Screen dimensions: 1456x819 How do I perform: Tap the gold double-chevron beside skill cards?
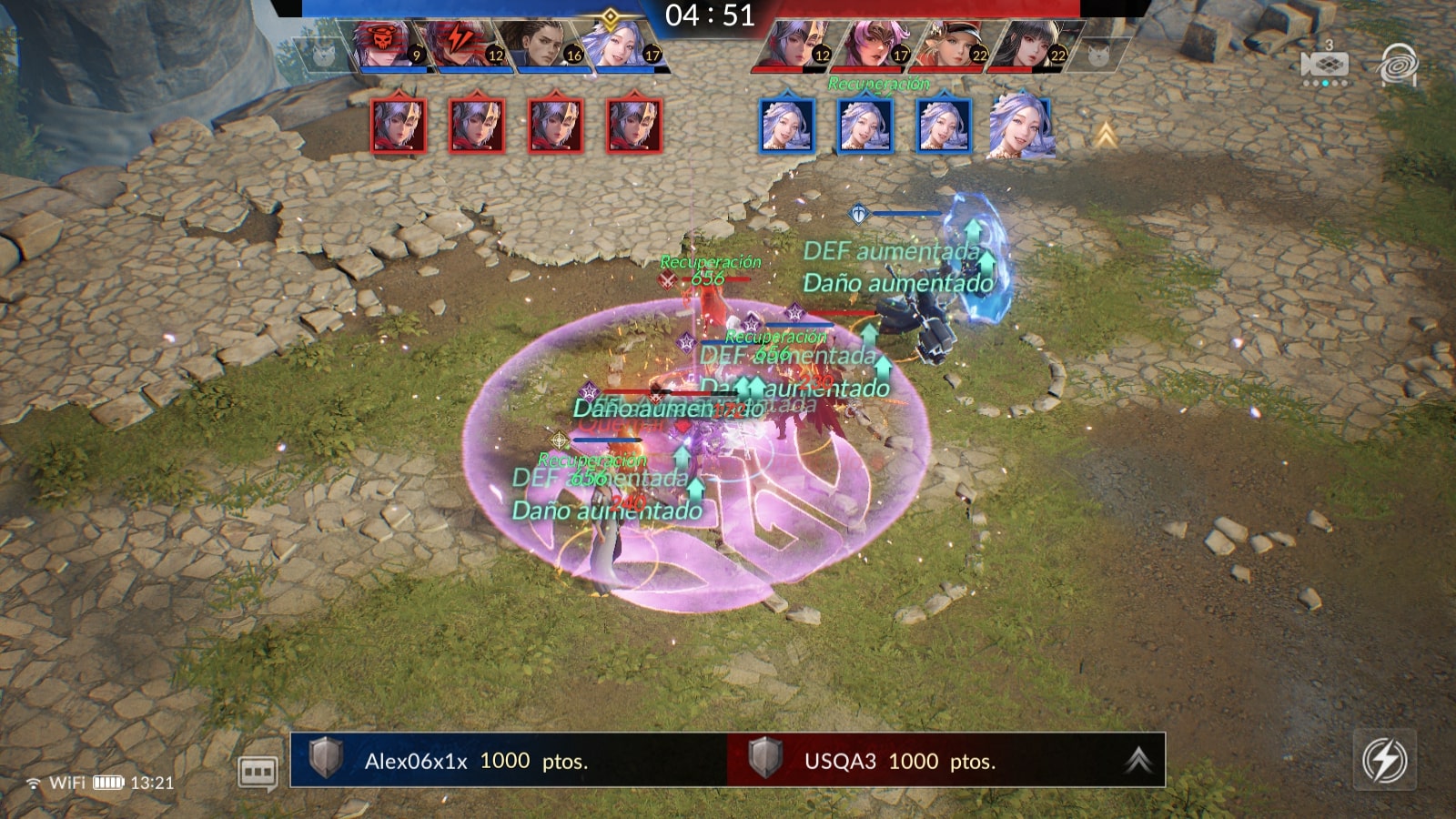(1106, 136)
